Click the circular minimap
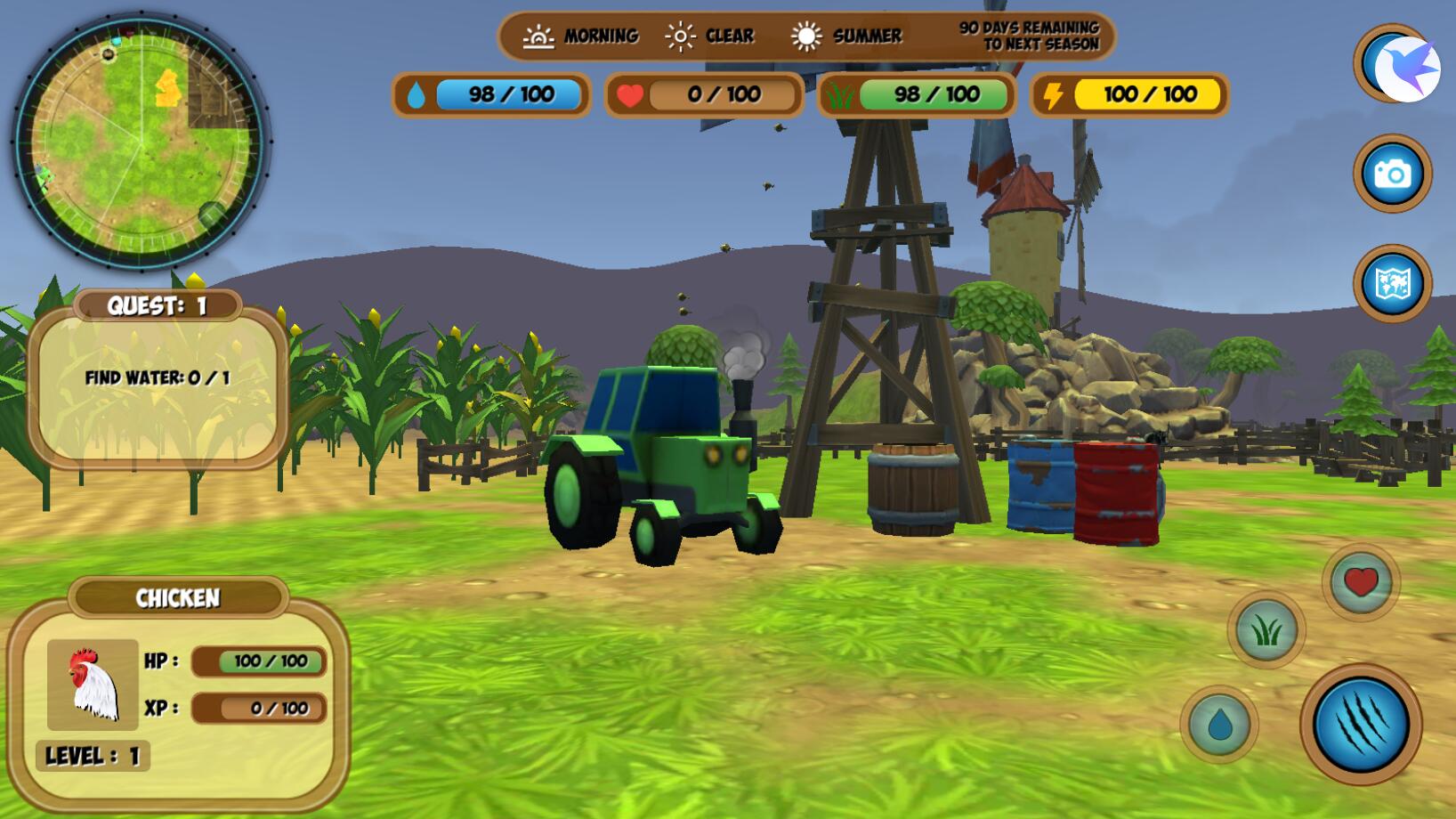 click(x=141, y=141)
